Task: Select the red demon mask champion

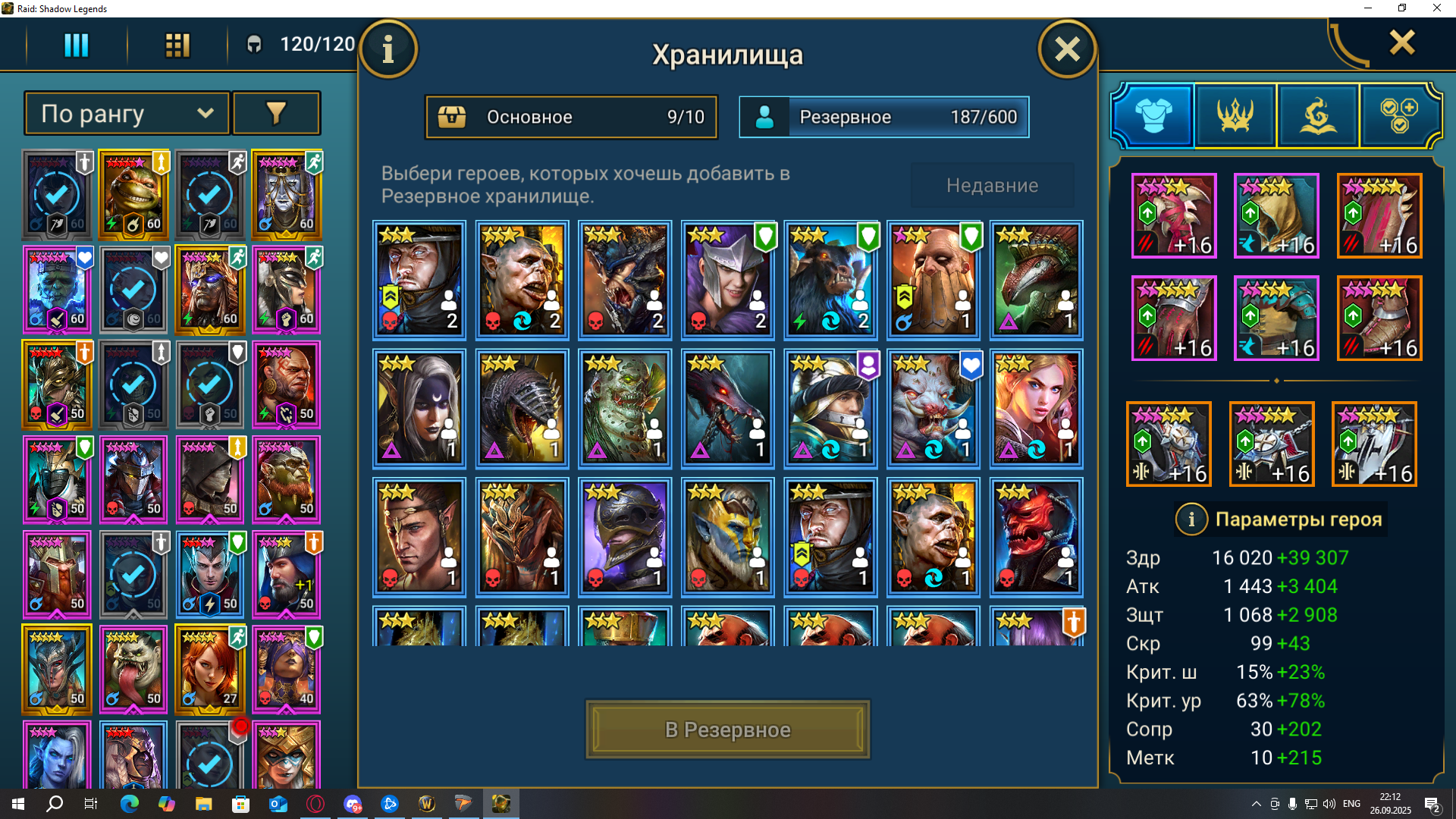Action: click(1036, 537)
